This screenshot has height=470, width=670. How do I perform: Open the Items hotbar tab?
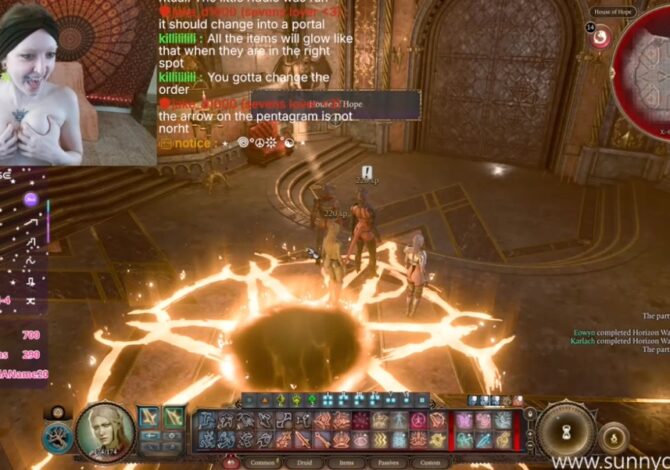(x=346, y=462)
